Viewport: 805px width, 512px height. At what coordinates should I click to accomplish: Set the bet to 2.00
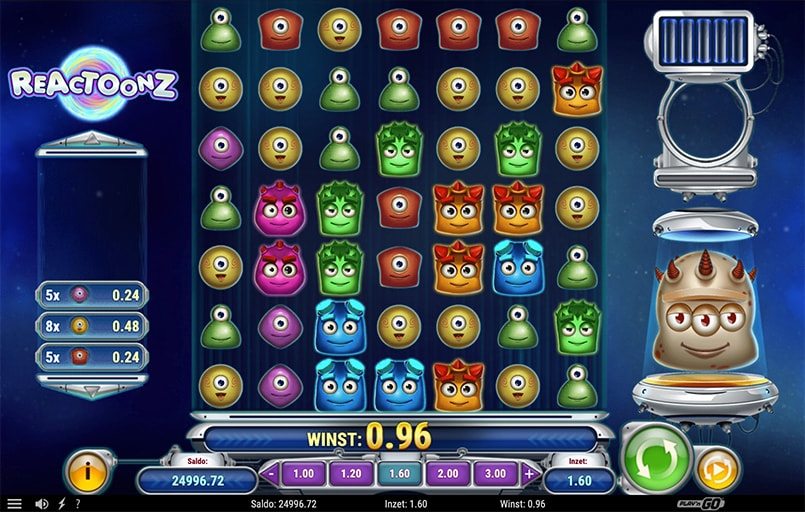tap(447, 473)
